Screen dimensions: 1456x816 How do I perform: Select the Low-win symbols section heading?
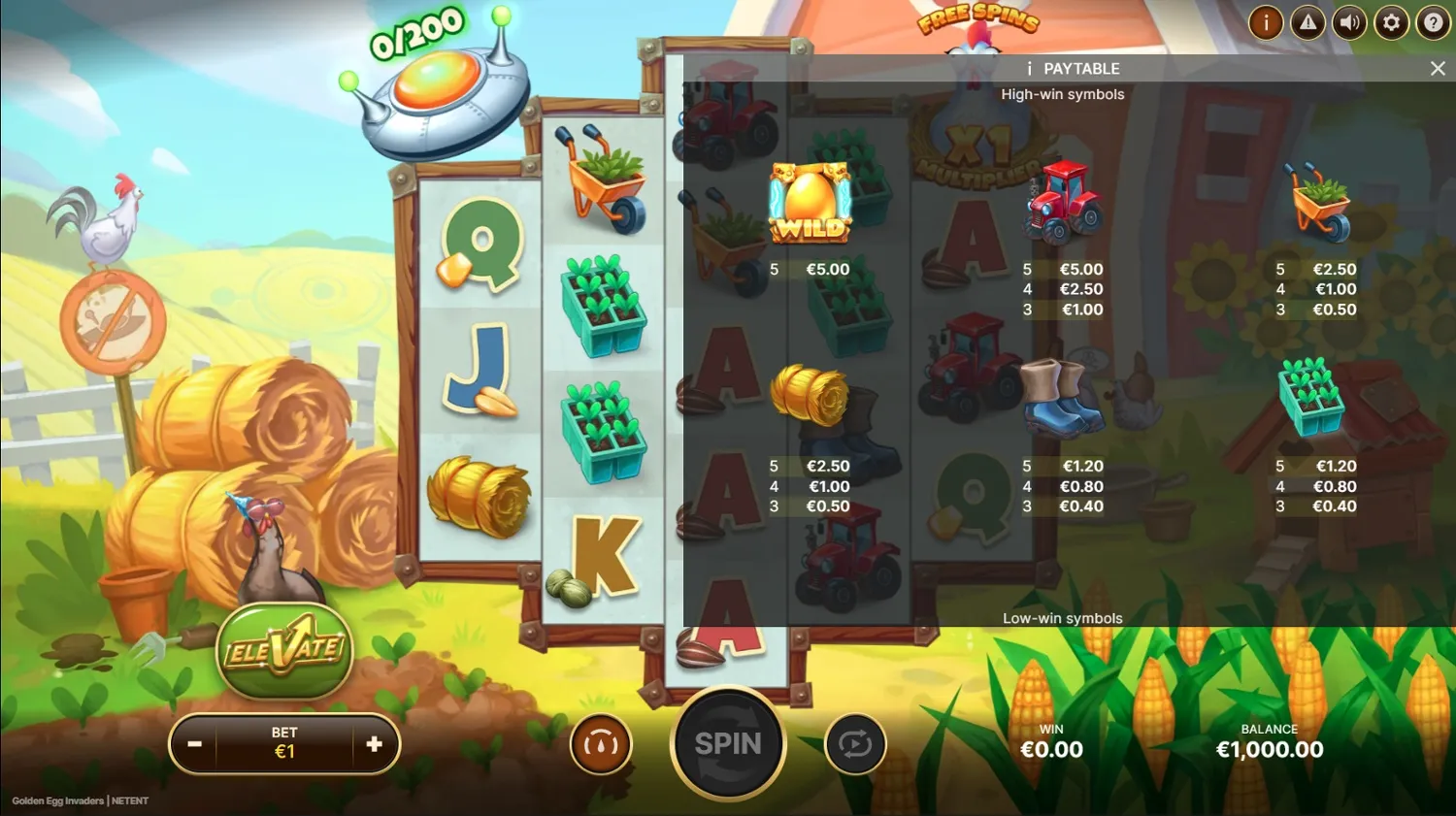pos(1063,617)
